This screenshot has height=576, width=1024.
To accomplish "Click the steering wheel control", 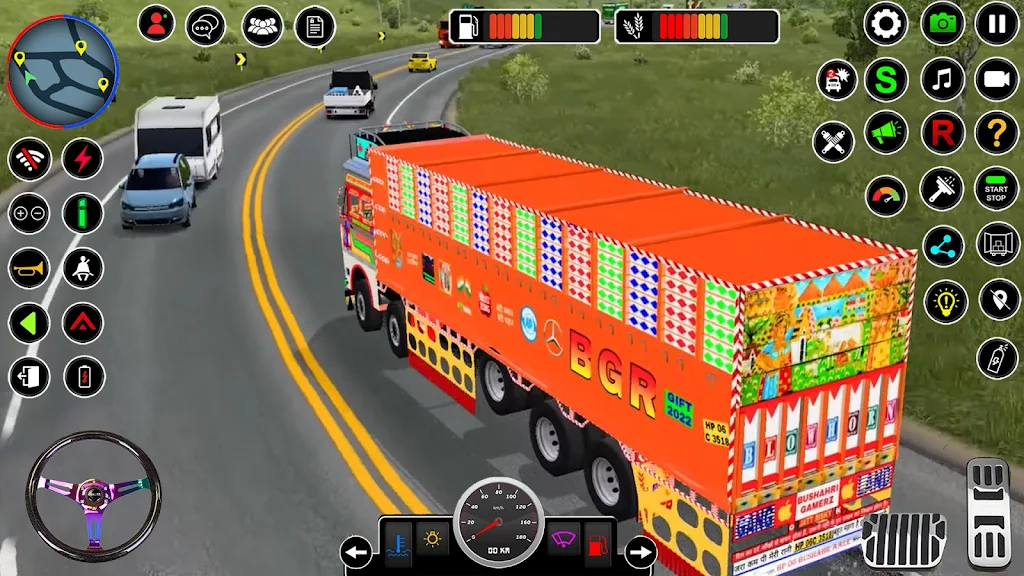I will click(x=93, y=495).
